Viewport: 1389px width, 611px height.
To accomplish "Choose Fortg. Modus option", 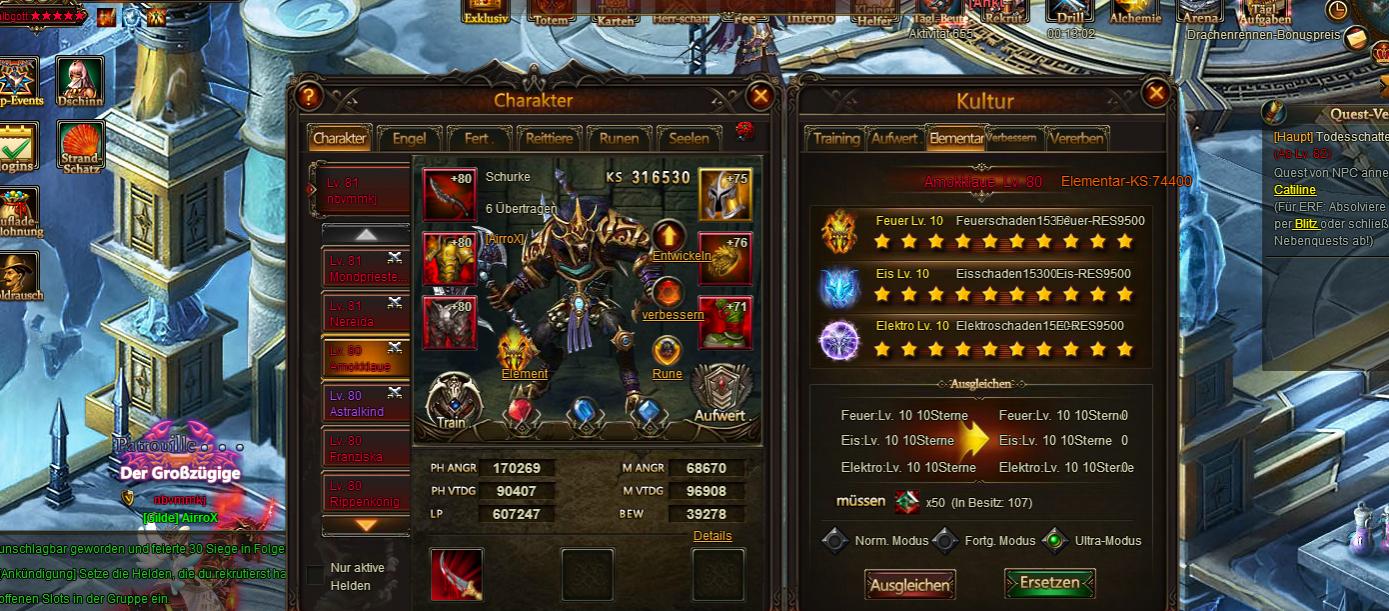I will point(945,541).
